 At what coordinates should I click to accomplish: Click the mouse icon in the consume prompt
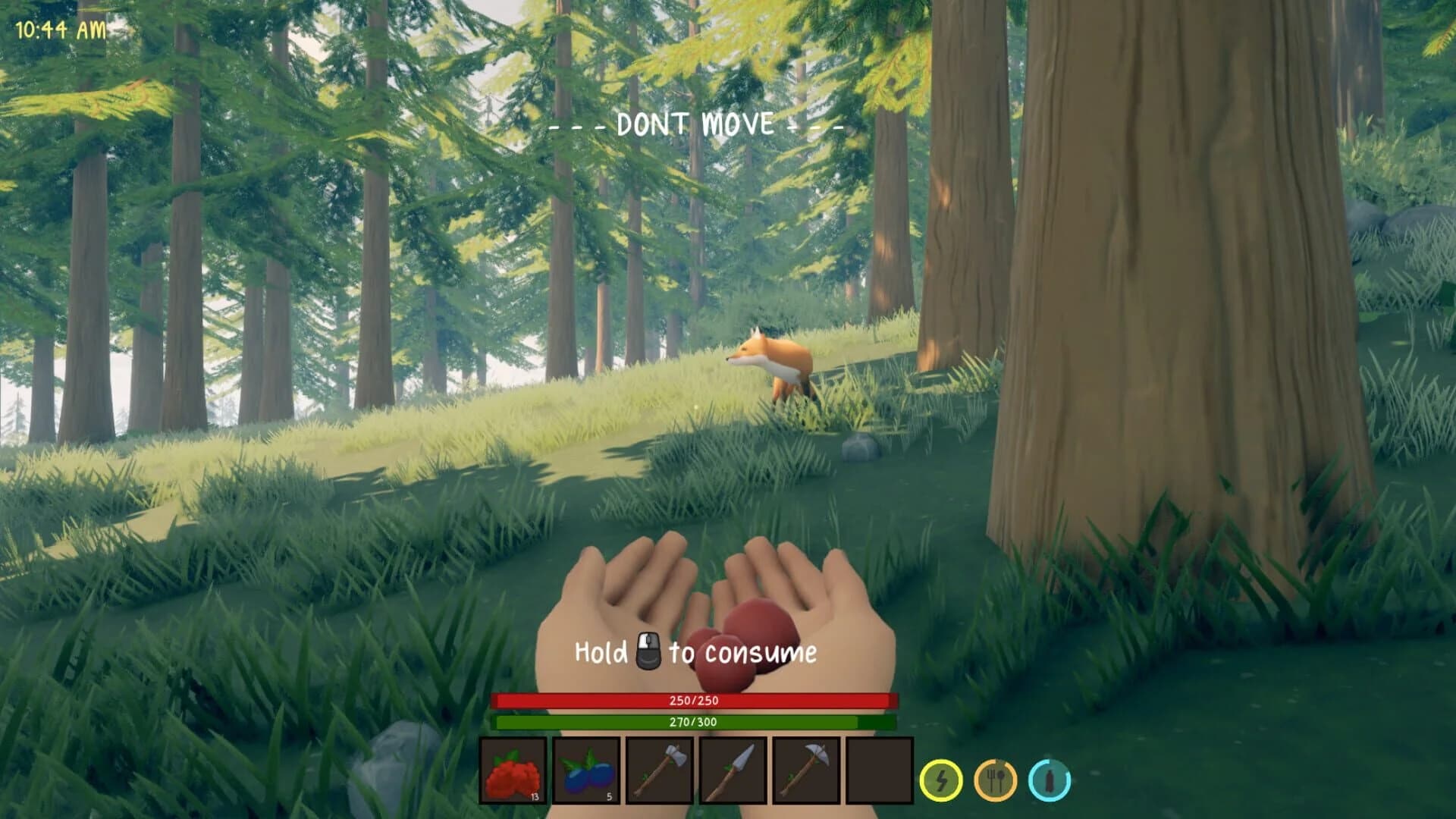[650, 650]
